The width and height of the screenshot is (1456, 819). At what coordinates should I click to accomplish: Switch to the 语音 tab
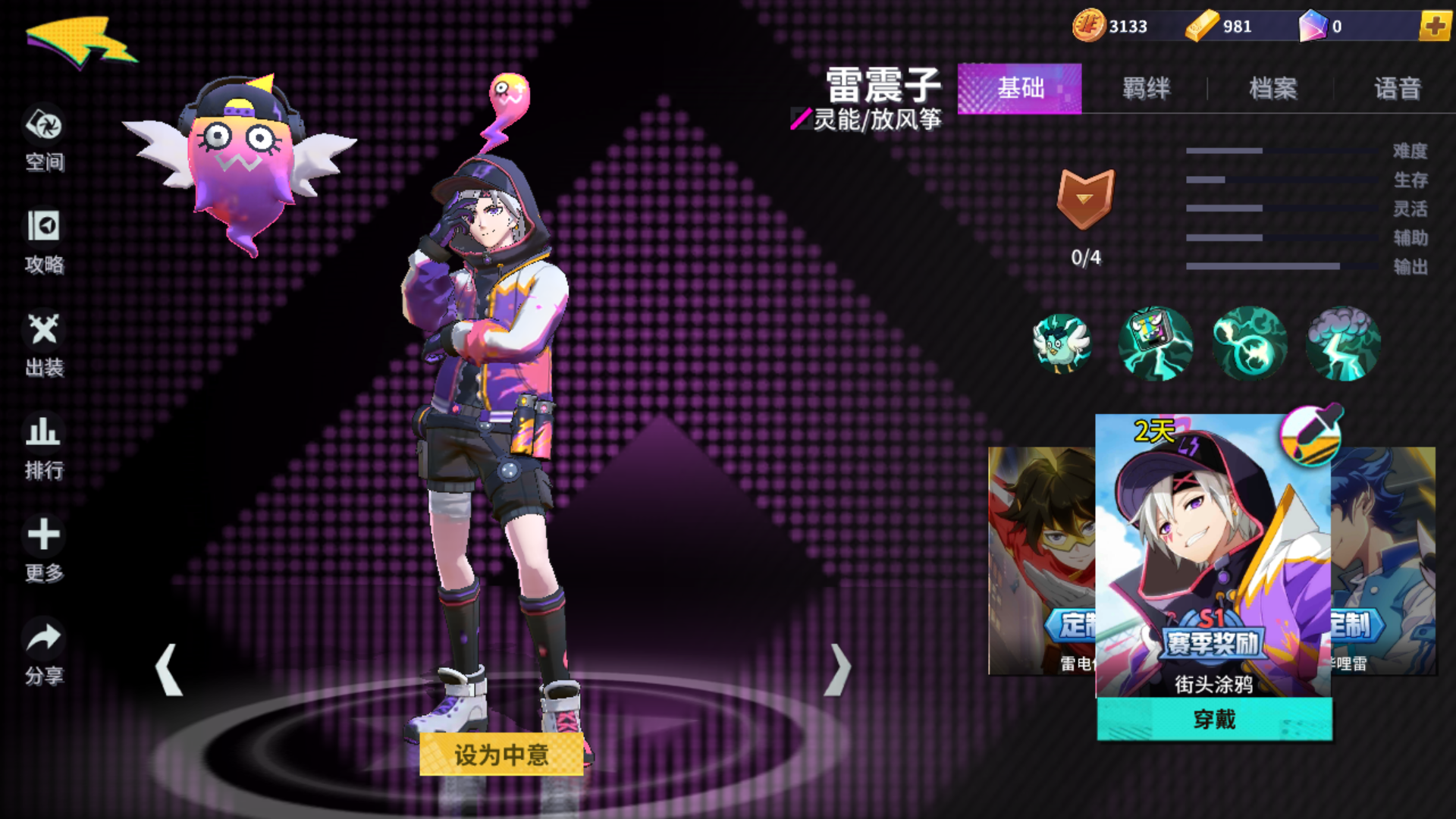tap(1398, 89)
